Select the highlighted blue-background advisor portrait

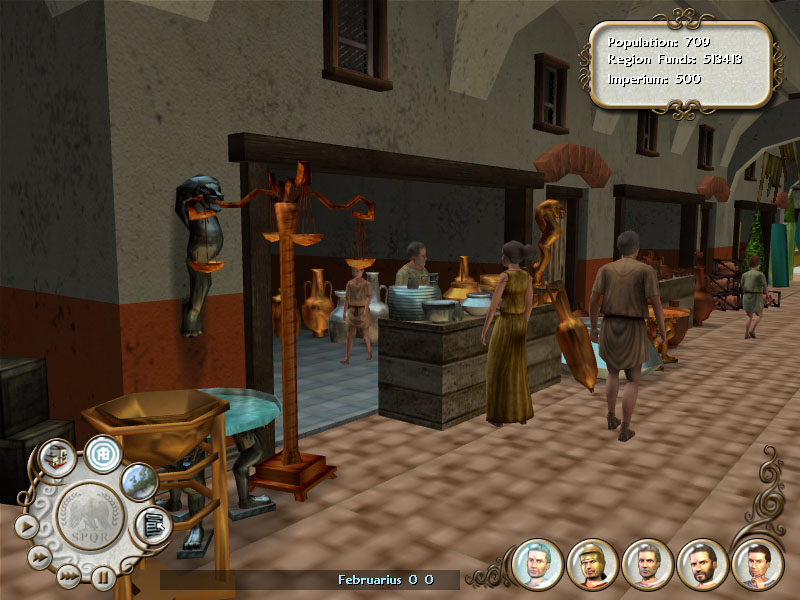(x=537, y=564)
